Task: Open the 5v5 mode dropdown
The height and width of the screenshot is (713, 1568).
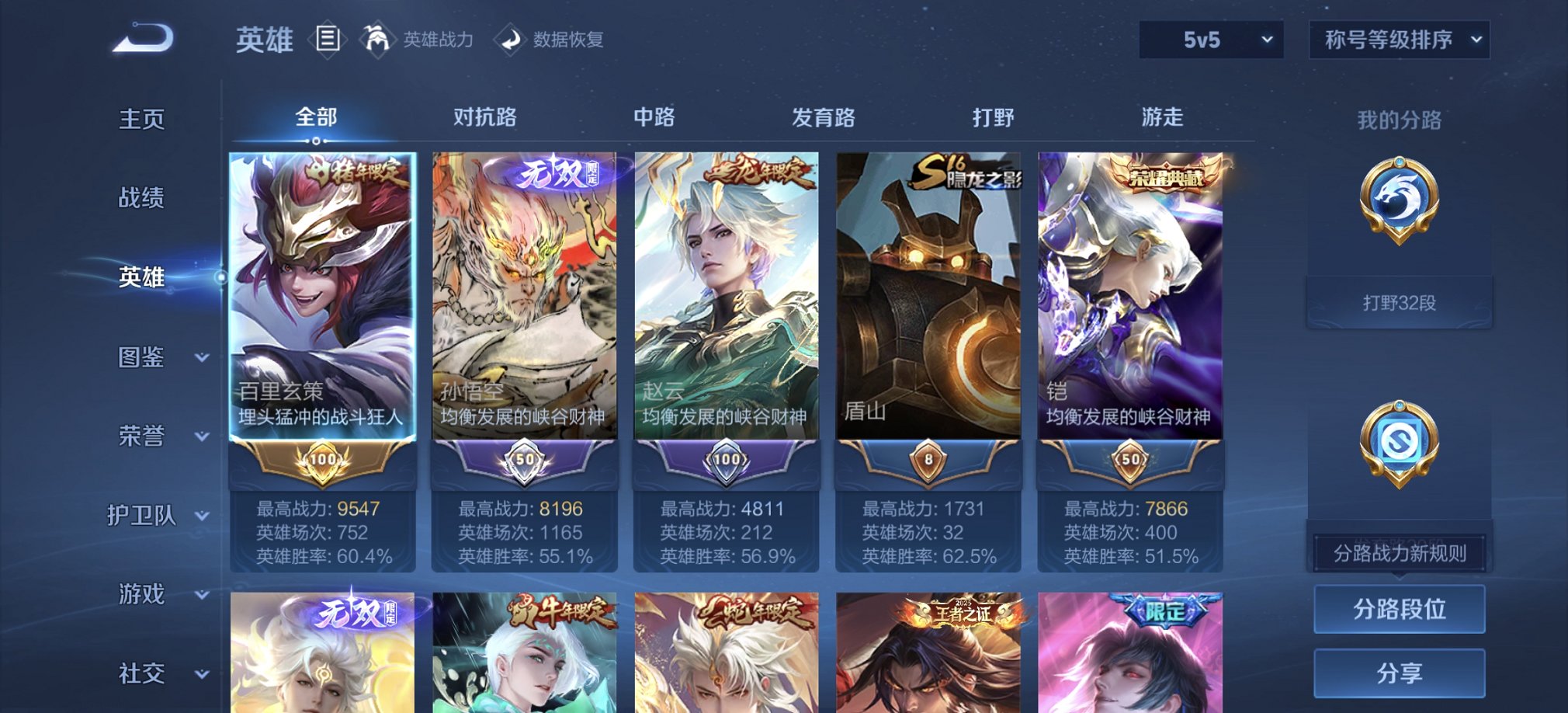Action: tap(1211, 39)
